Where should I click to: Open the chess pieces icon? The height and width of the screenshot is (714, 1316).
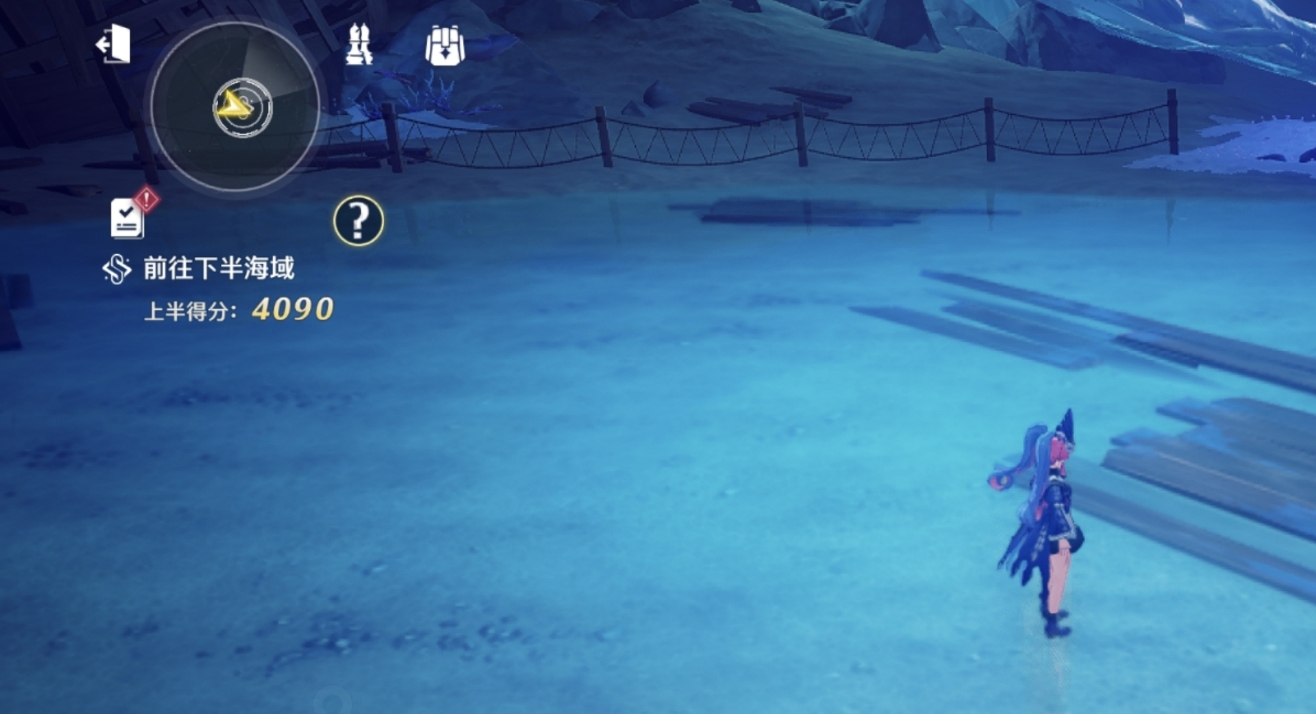(x=359, y=46)
